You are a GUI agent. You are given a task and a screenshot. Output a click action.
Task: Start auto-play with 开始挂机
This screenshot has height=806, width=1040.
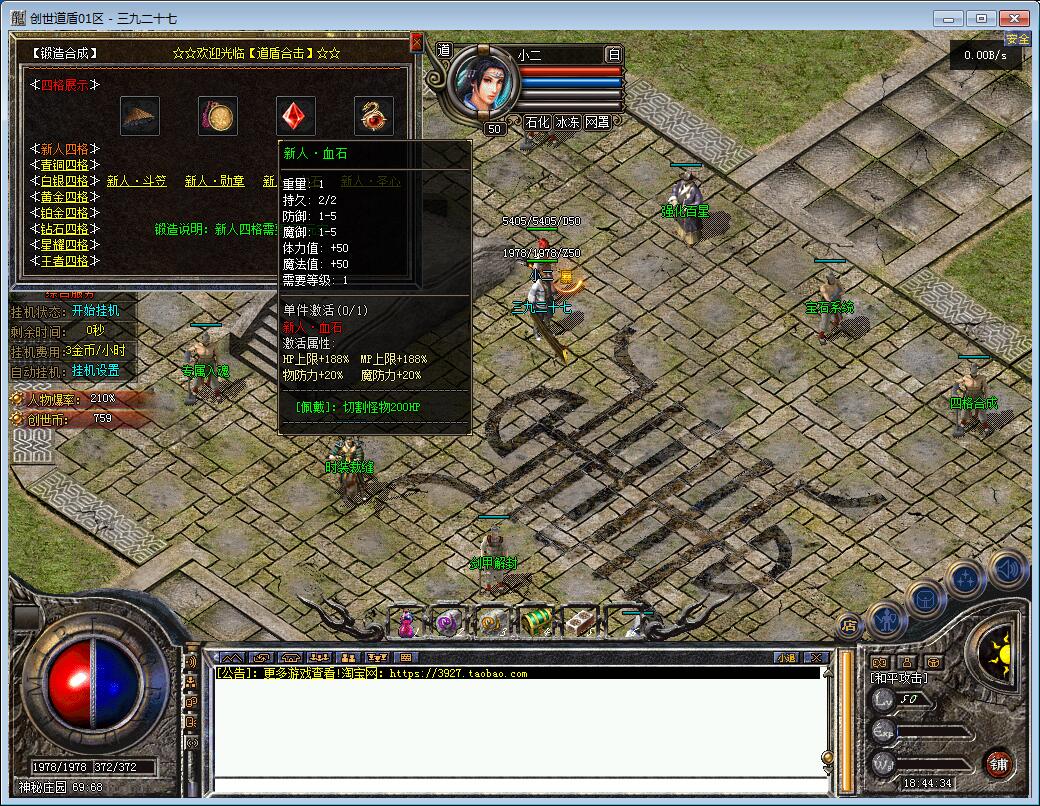[x=95, y=311]
